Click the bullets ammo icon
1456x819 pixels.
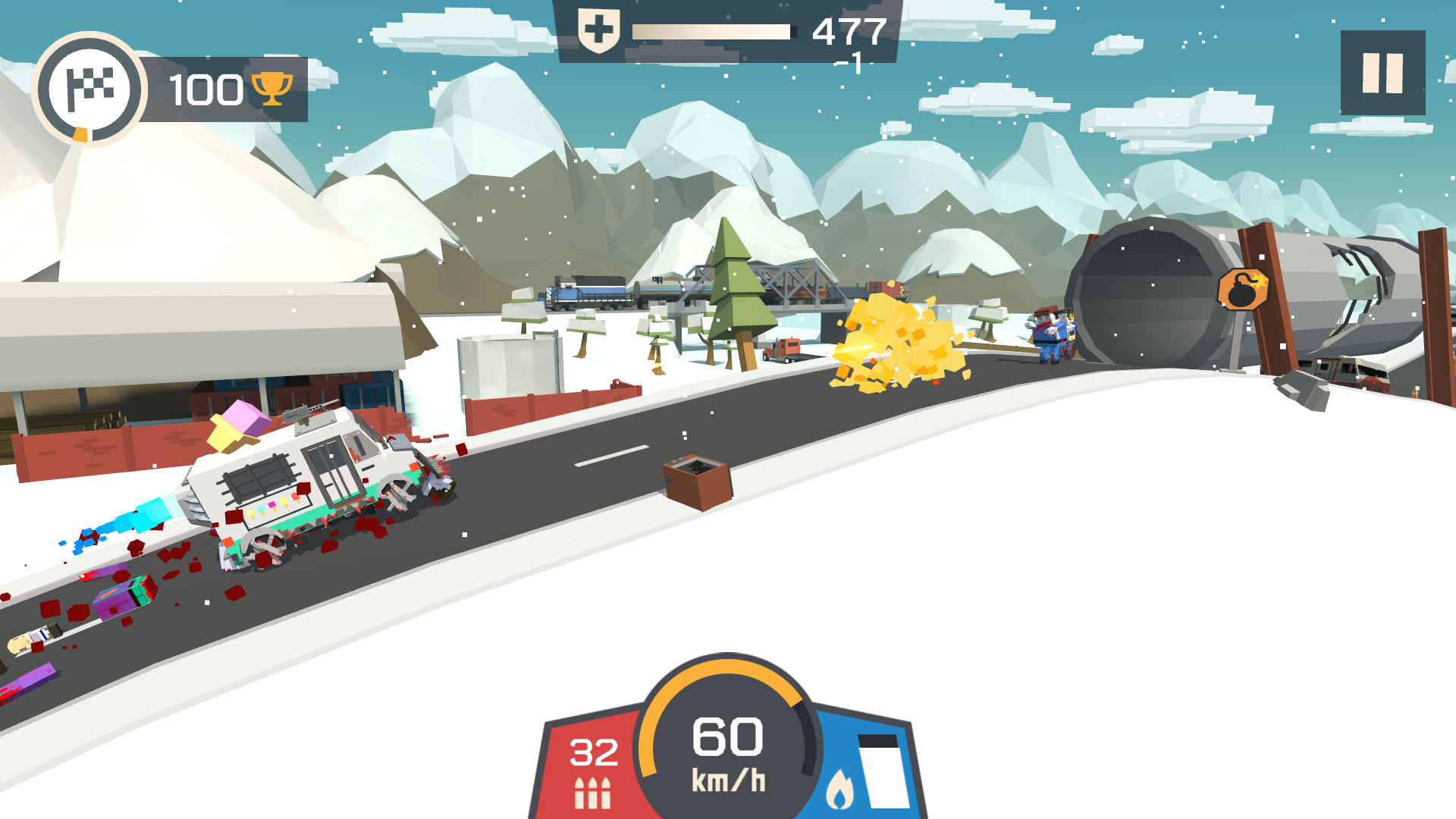tap(594, 795)
